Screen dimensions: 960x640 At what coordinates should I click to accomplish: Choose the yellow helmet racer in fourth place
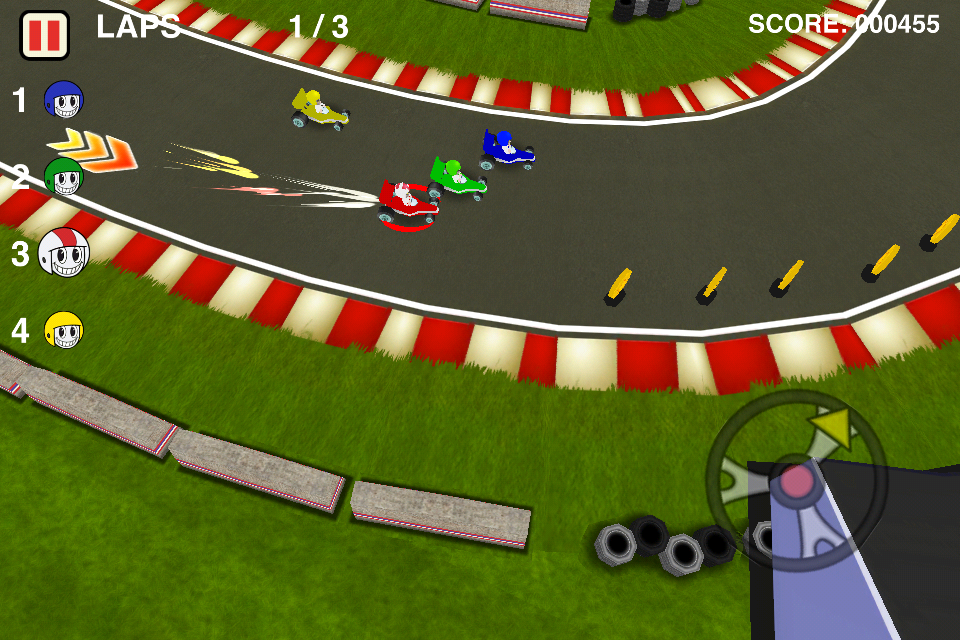coord(64,330)
